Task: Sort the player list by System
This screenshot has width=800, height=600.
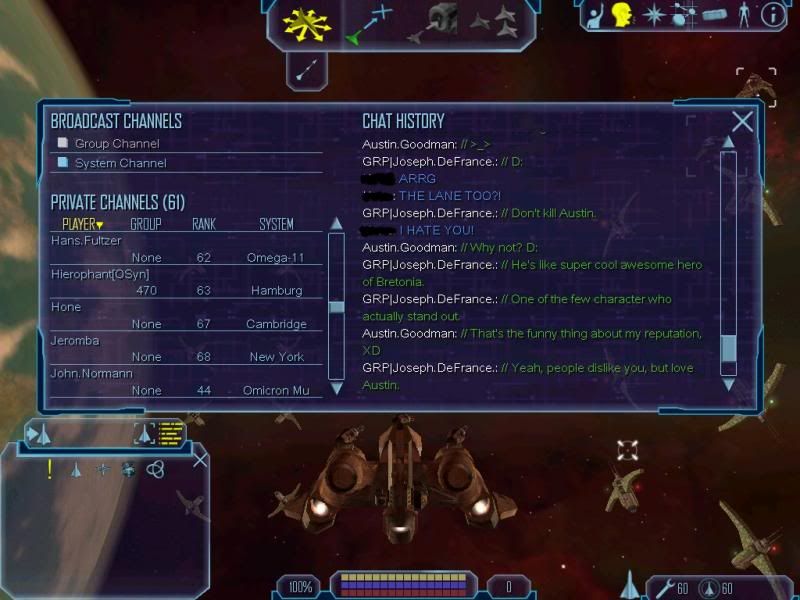Action: pyautogui.click(x=276, y=224)
